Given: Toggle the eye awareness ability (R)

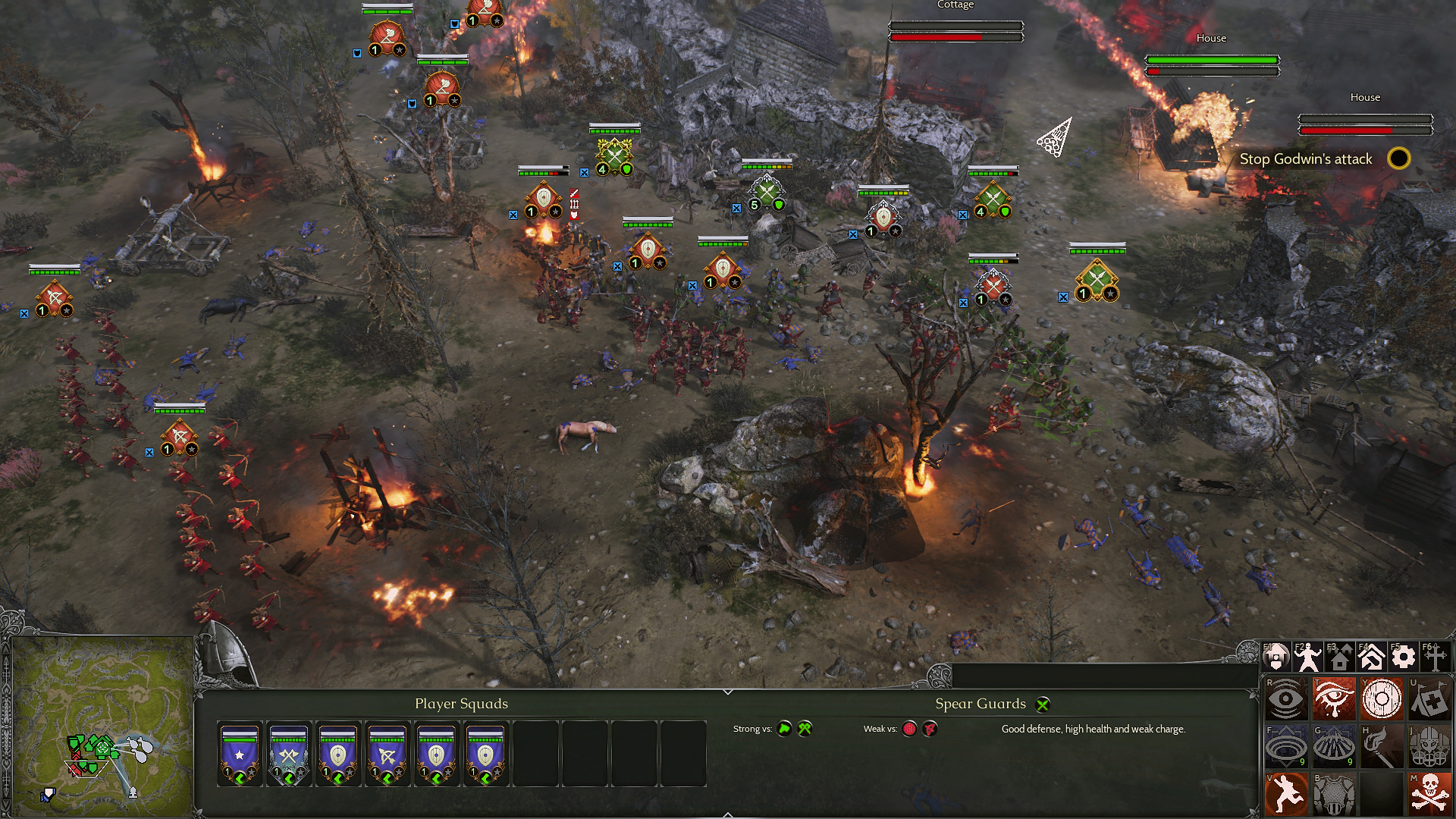Looking at the screenshot, I should (x=1285, y=698).
